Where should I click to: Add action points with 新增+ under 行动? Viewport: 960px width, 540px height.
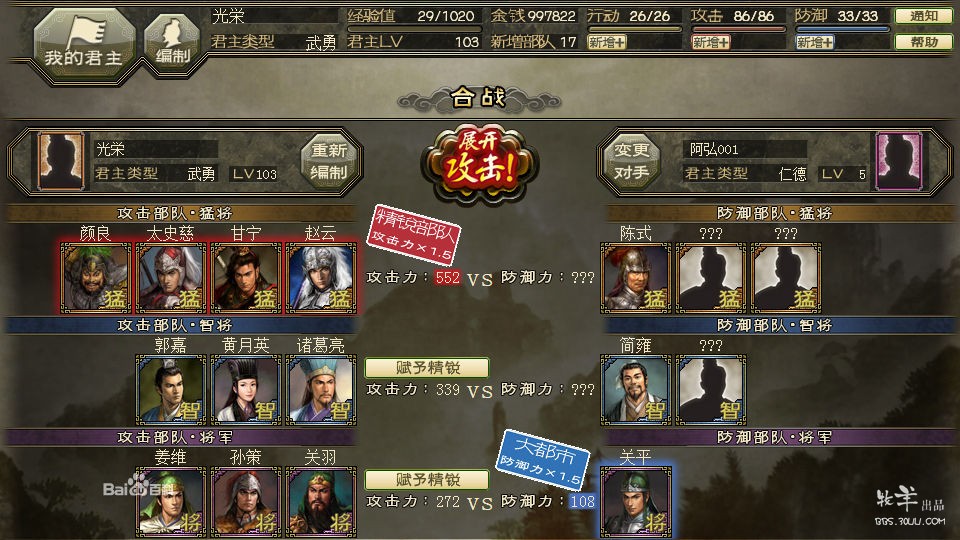(607, 42)
